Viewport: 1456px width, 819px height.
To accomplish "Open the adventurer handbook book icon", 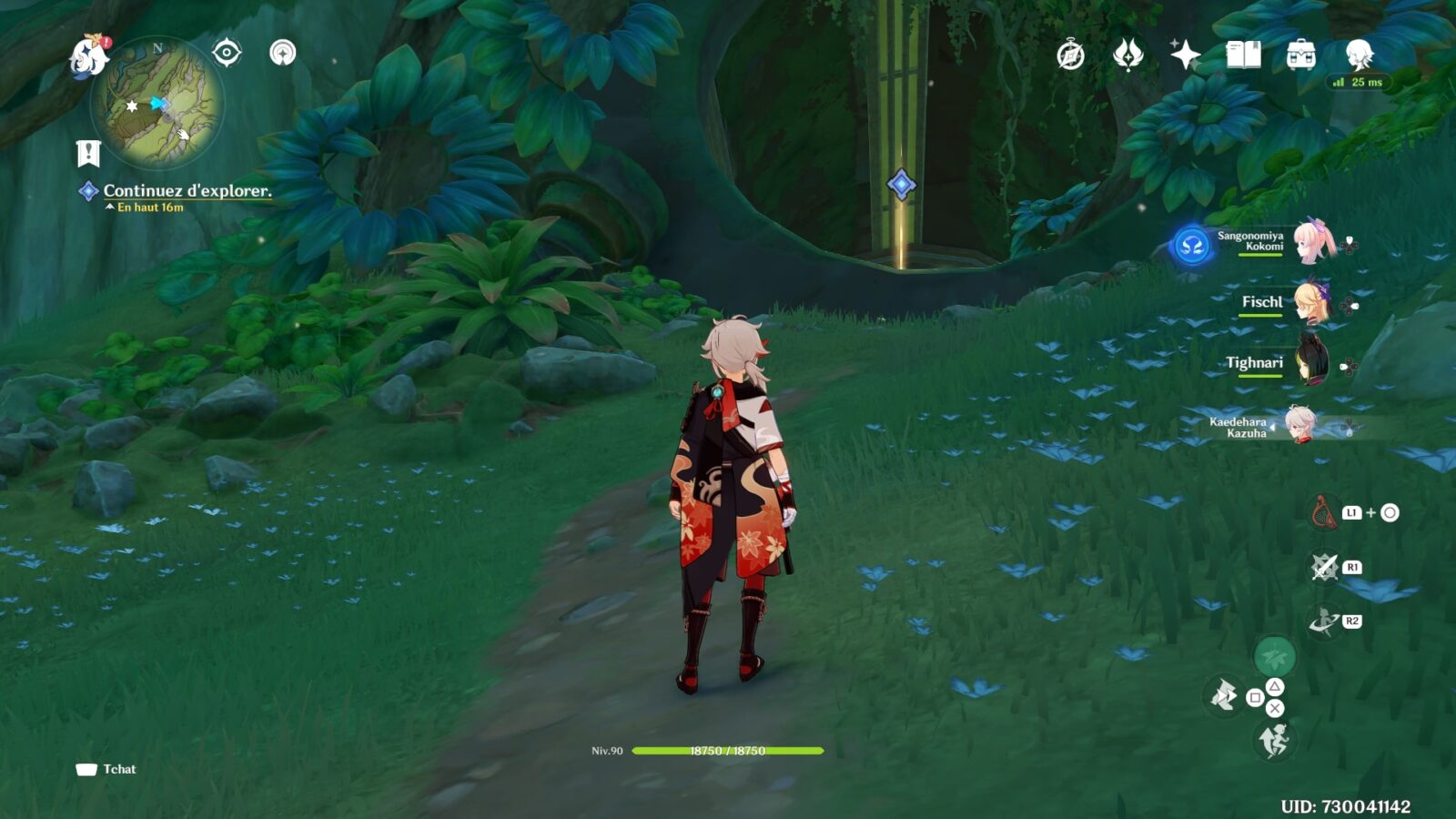I will [x=1243, y=56].
